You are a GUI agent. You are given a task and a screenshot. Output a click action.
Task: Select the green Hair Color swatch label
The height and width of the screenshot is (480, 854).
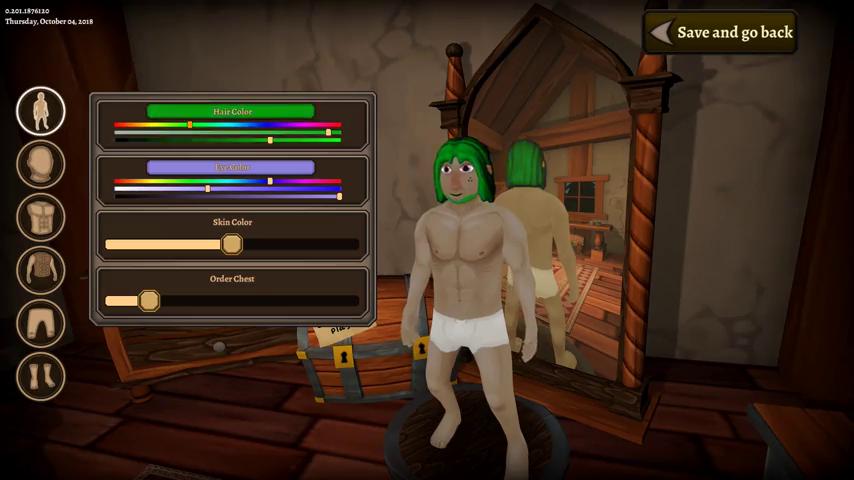[231, 111]
